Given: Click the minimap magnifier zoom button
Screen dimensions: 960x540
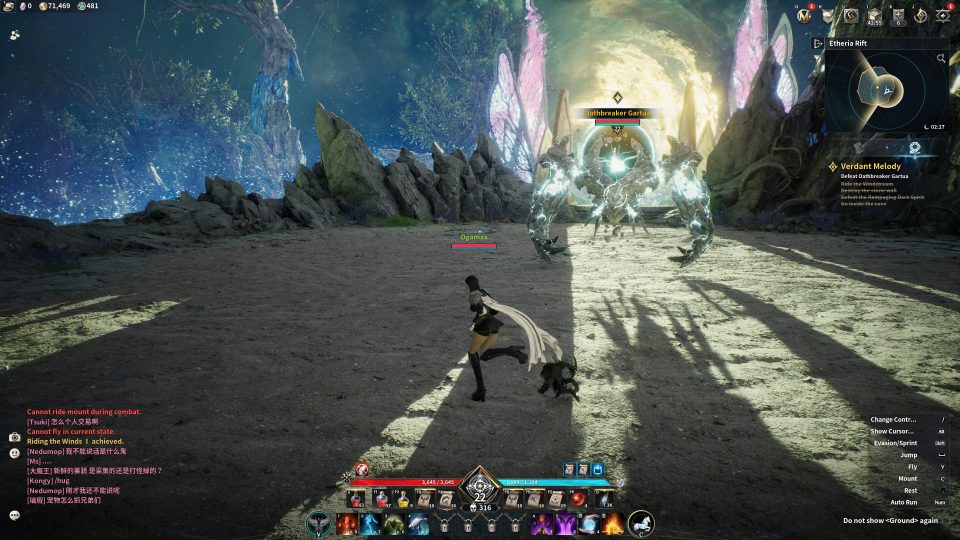Looking at the screenshot, I should (x=941, y=59).
